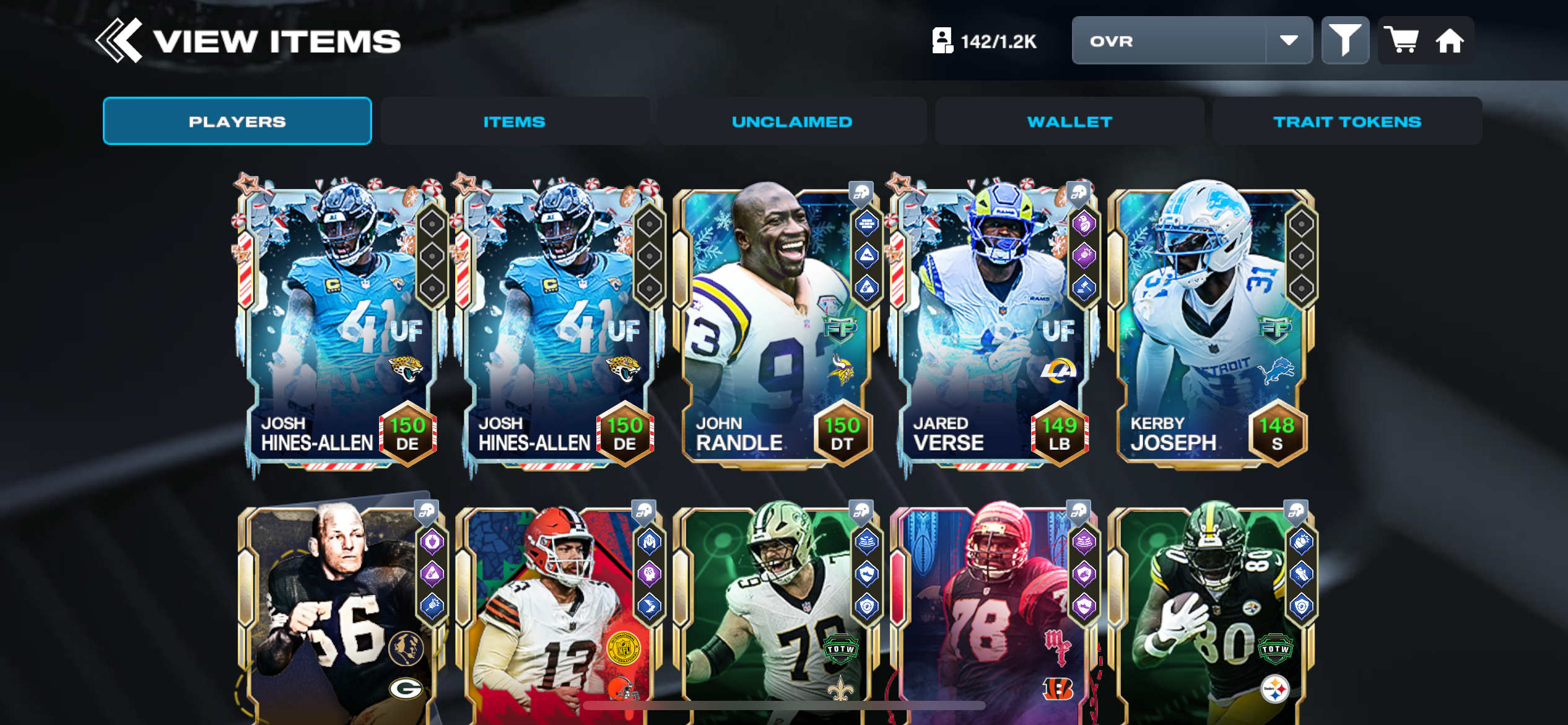This screenshot has height=725, width=1568.
Task: Open the Trait Tokens tab
Action: tap(1347, 121)
